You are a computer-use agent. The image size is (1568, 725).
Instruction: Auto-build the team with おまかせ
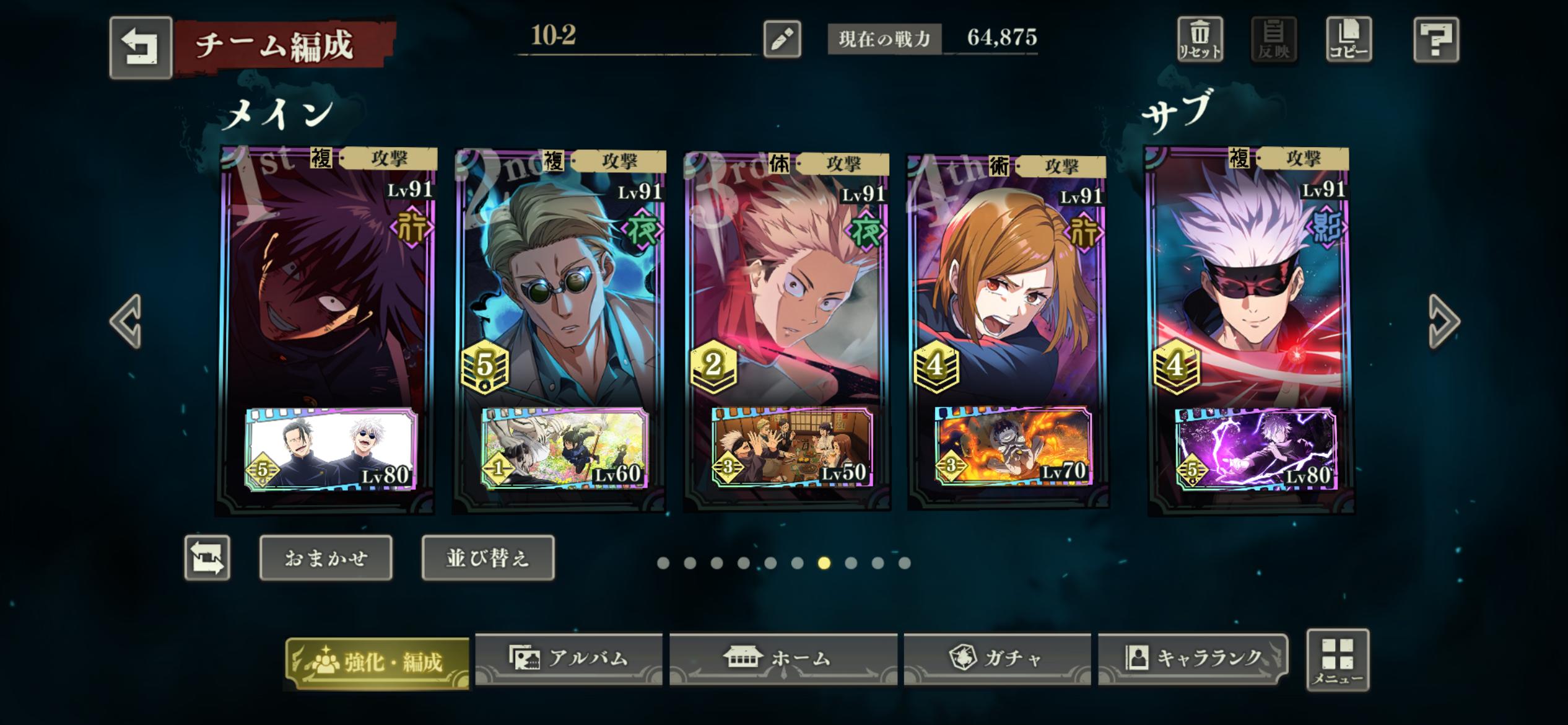point(326,558)
